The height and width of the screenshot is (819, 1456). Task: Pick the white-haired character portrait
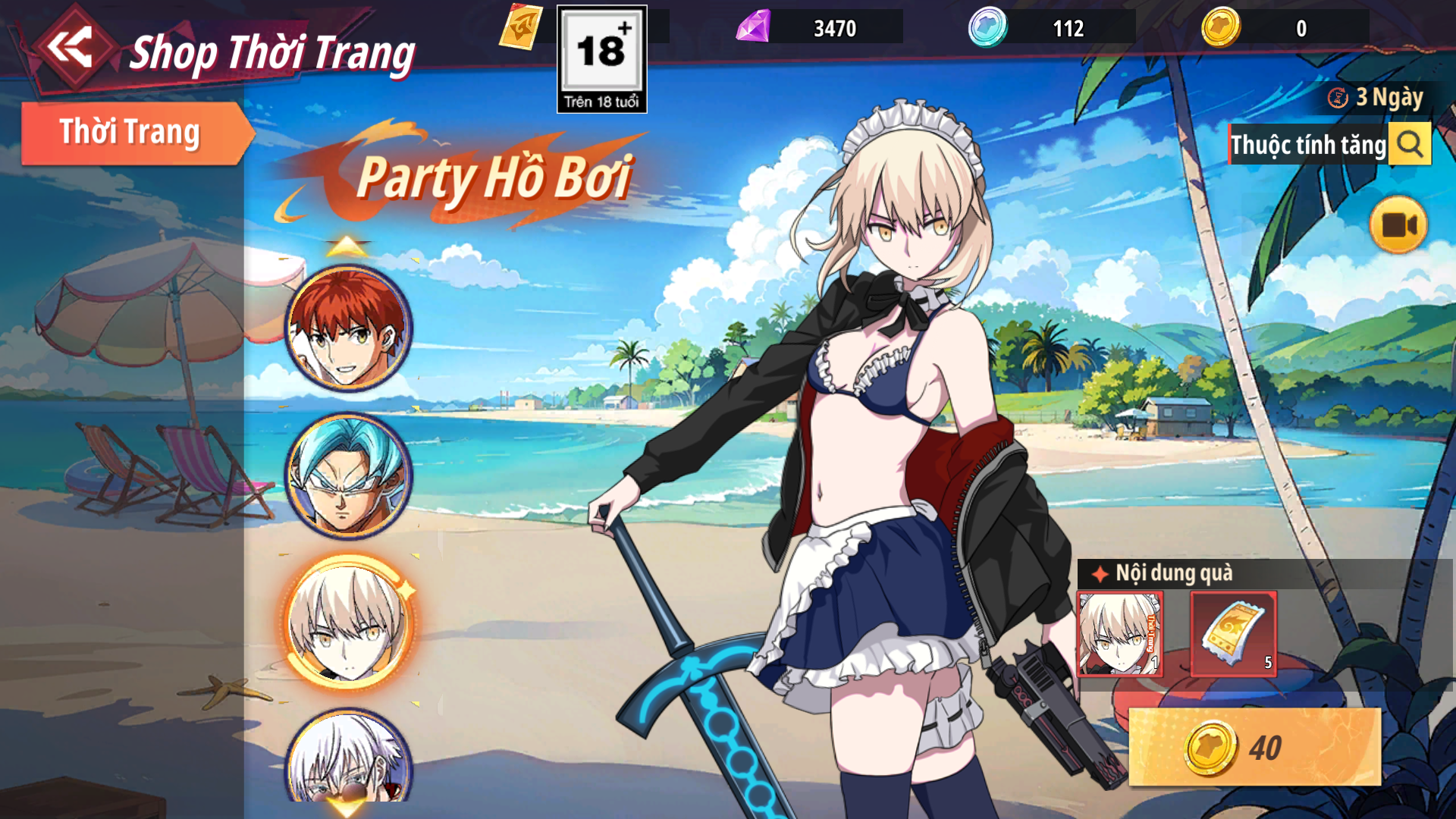click(x=348, y=758)
